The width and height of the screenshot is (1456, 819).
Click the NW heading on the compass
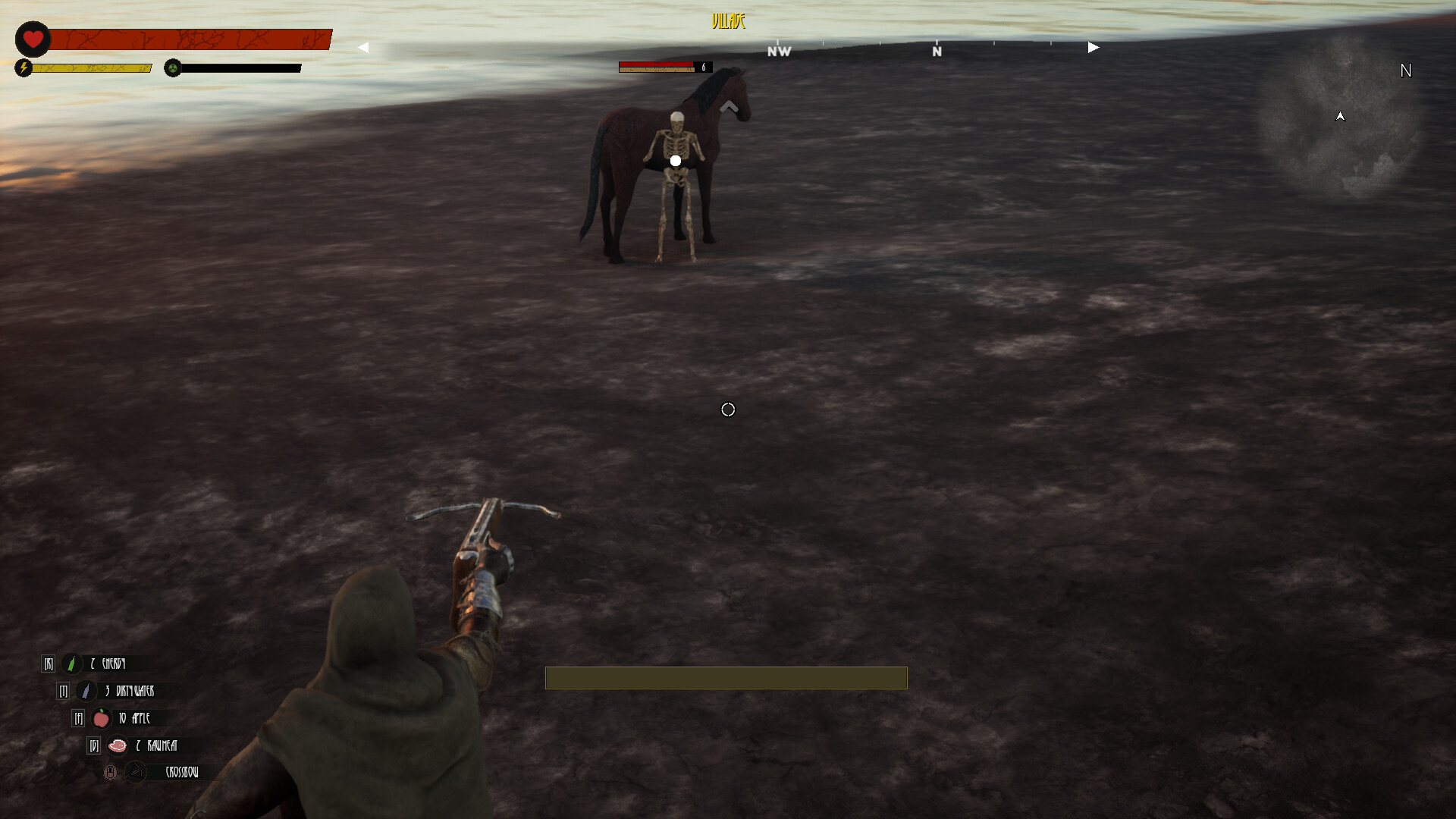[778, 52]
